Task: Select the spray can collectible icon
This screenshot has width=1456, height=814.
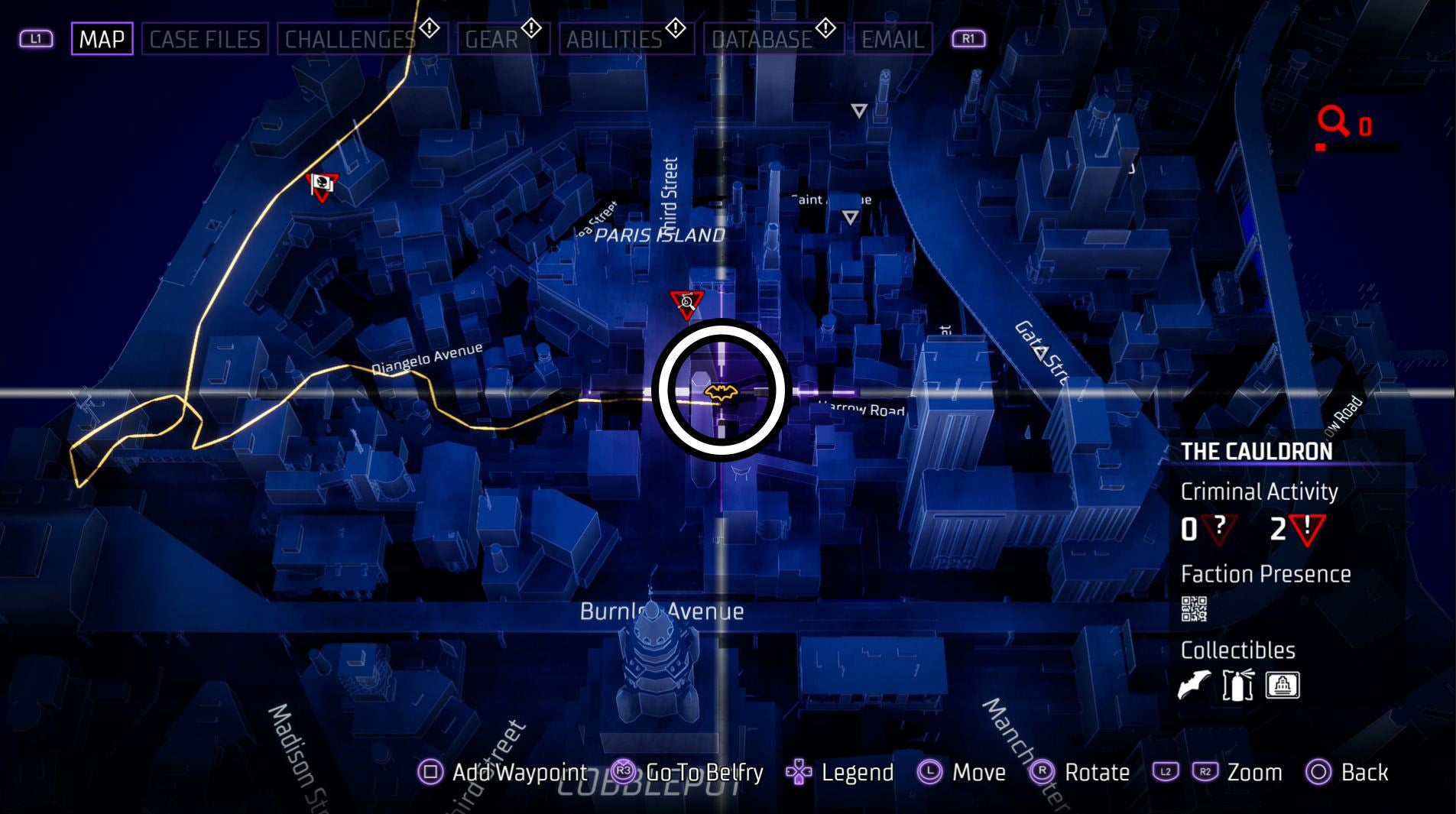Action: coord(1237,685)
